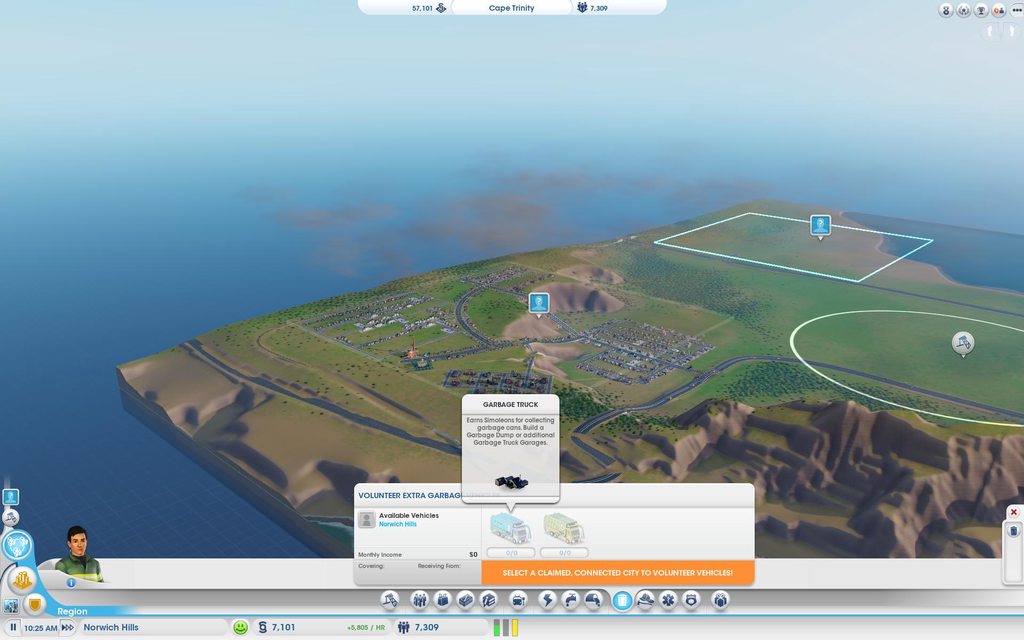Open the police badge menu
1024x640 pixels.
pos(690,600)
